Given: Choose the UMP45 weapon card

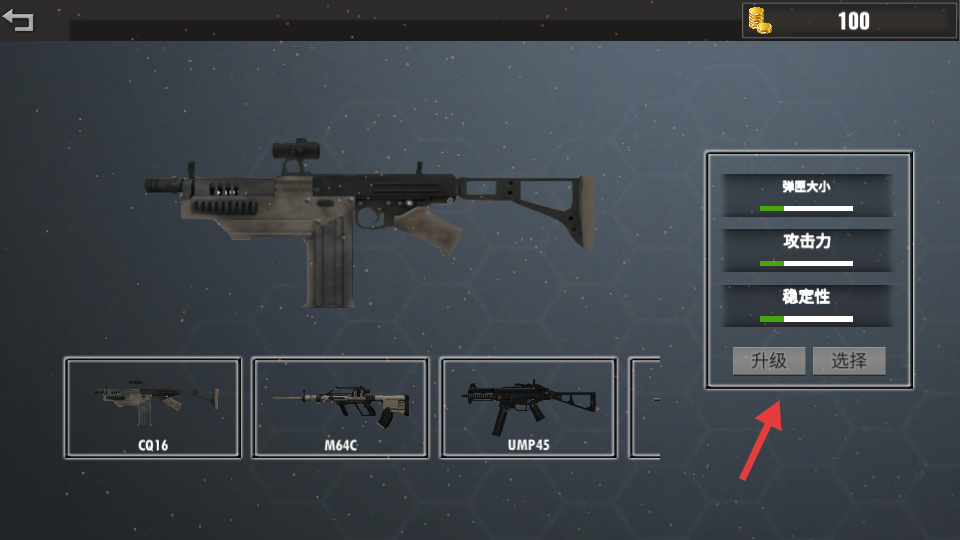Looking at the screenshot, I should (528, 408).
